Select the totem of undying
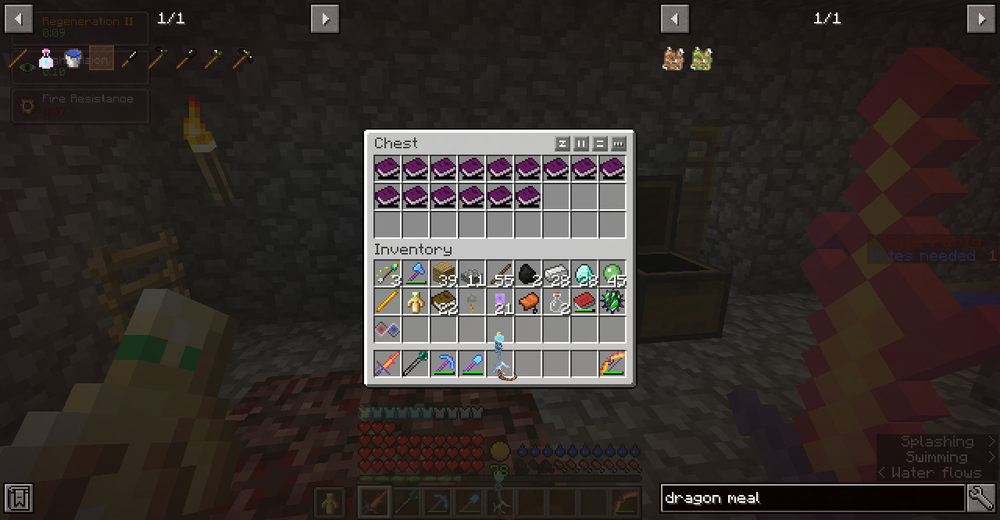Screen dimensions: 1000x520 (x=415, y=302)
